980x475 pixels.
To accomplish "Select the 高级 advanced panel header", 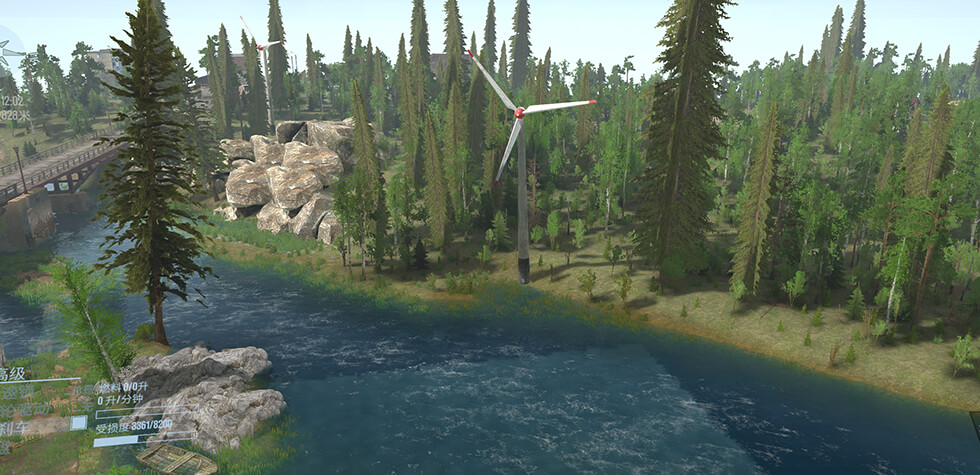I will 12,374.
